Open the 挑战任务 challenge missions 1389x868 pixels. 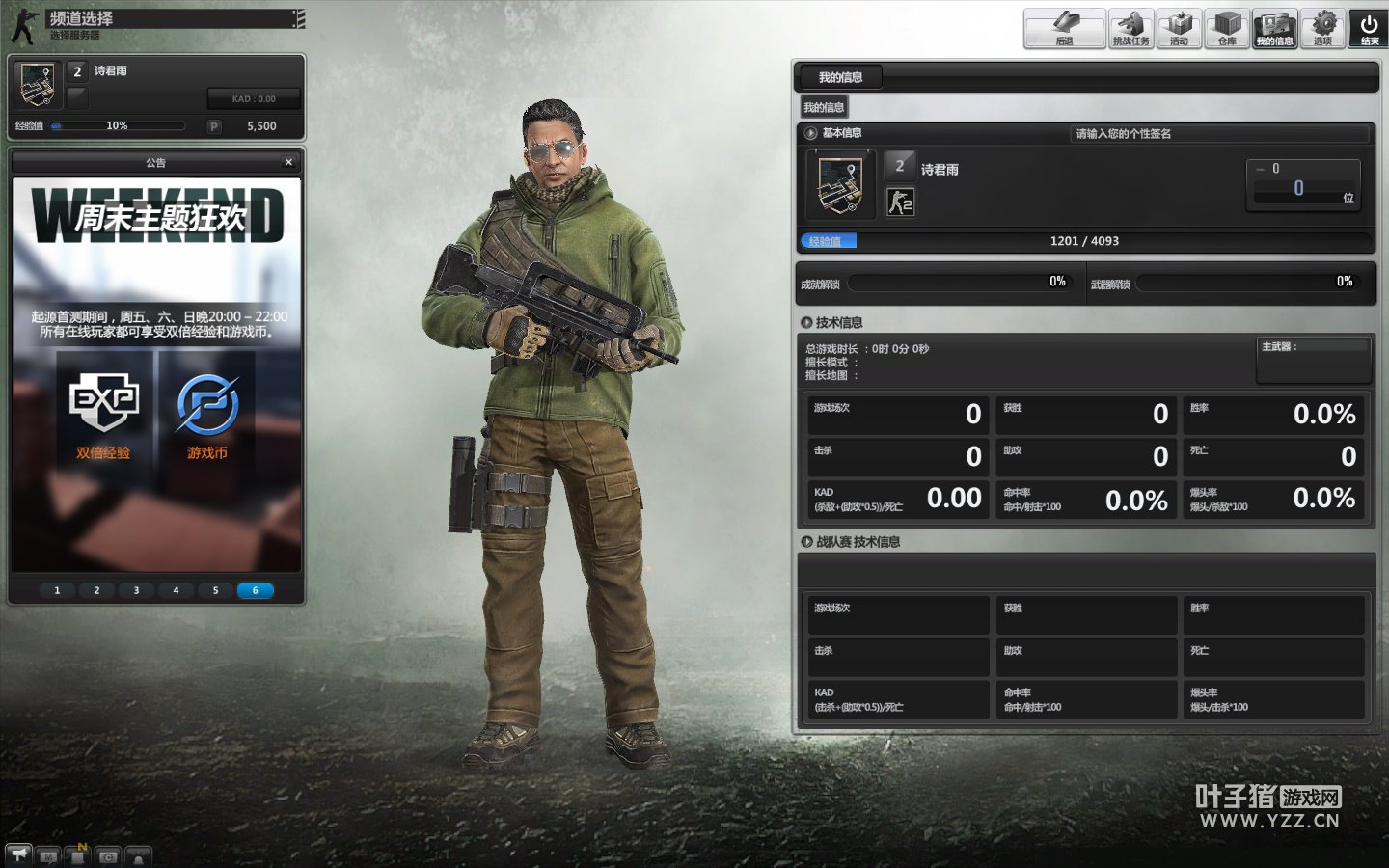tap(1130, 28)
